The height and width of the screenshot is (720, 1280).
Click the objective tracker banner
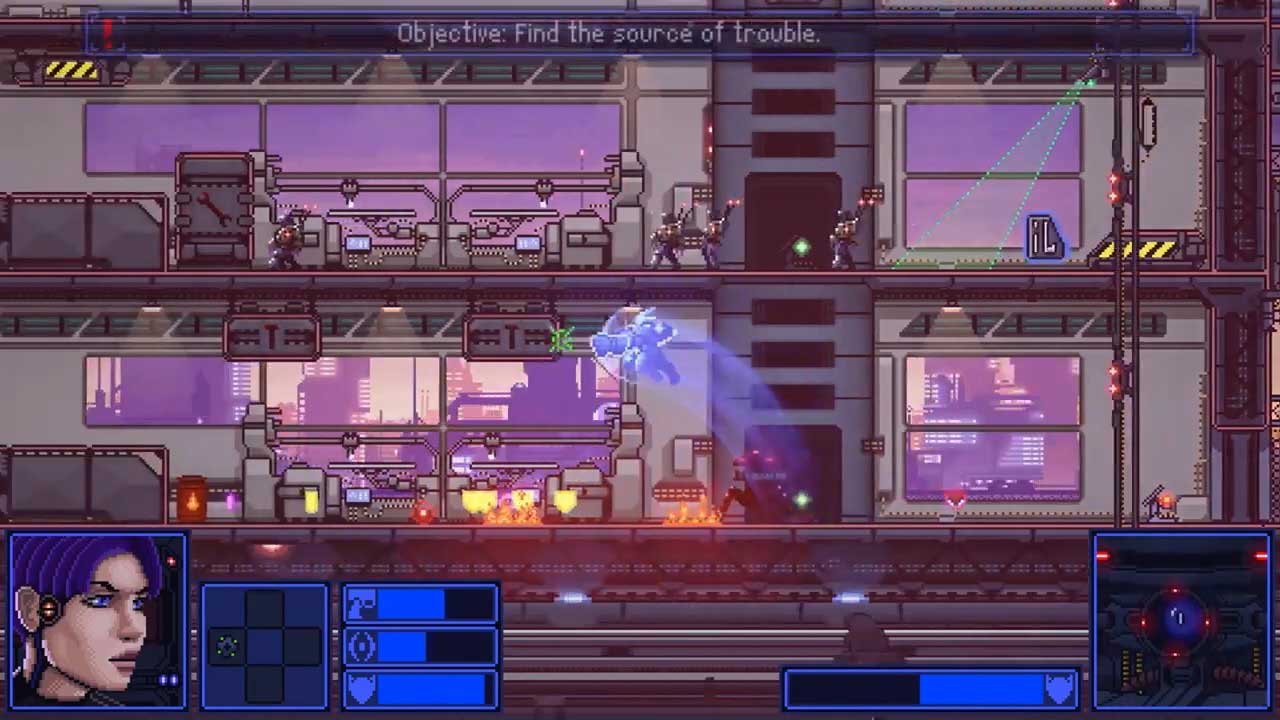click(x=640, y=33)
